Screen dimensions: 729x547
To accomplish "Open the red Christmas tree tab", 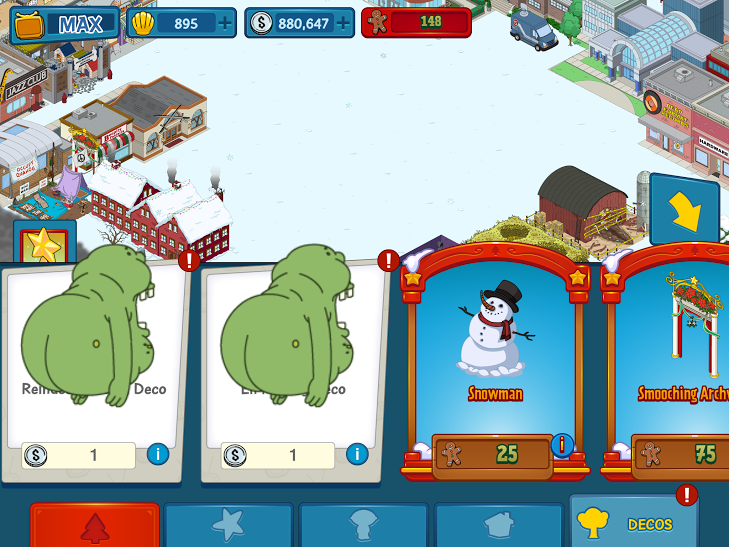I will click(x=95, y=525).
